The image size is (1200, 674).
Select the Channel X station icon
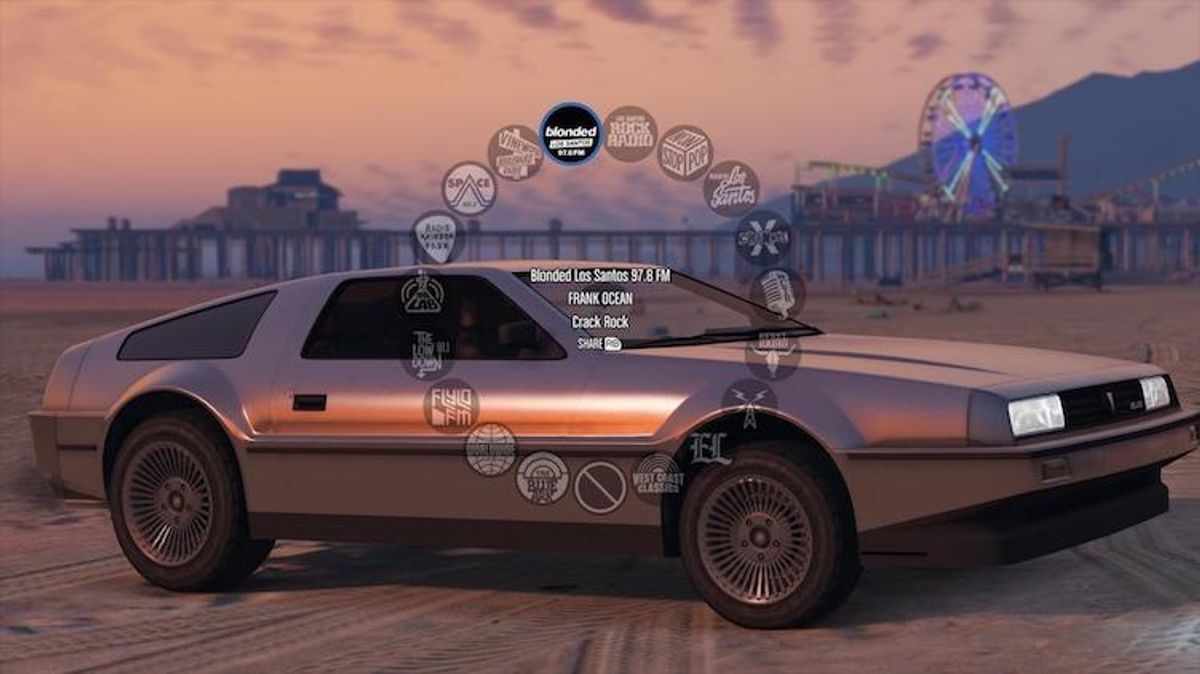[x=763, y=237]
